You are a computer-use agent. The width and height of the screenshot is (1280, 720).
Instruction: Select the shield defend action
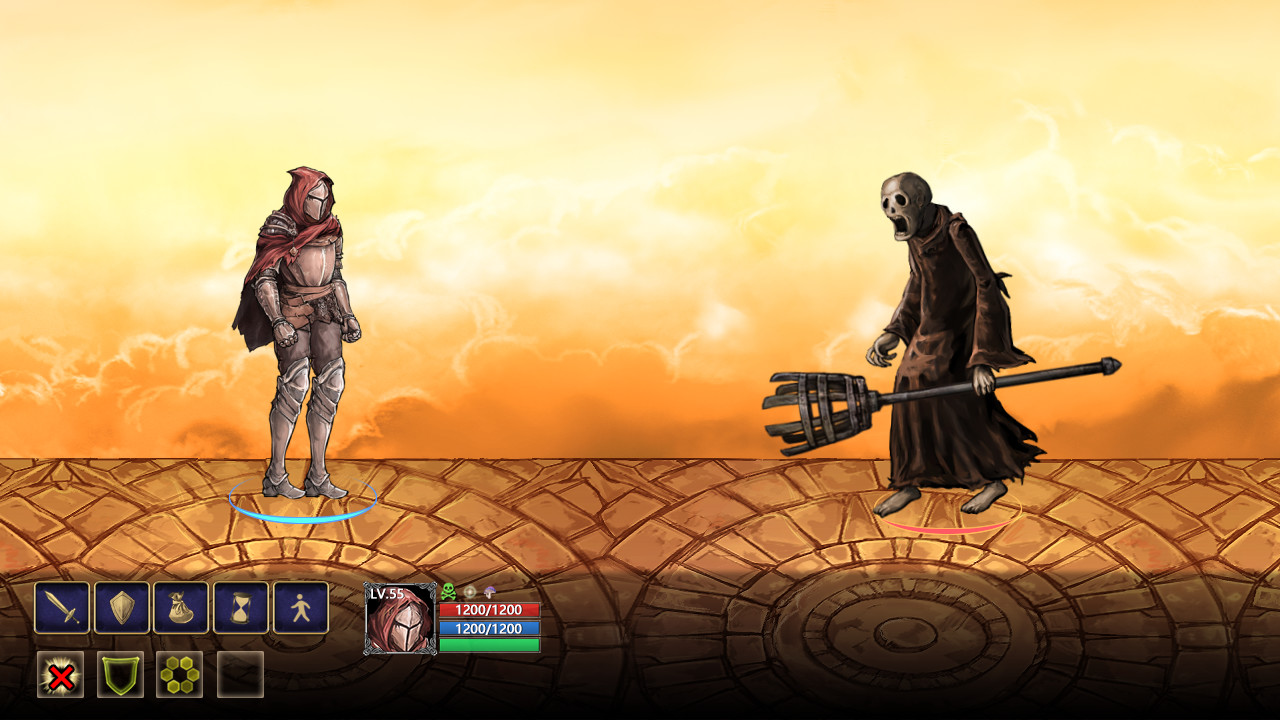pos(120,607)
